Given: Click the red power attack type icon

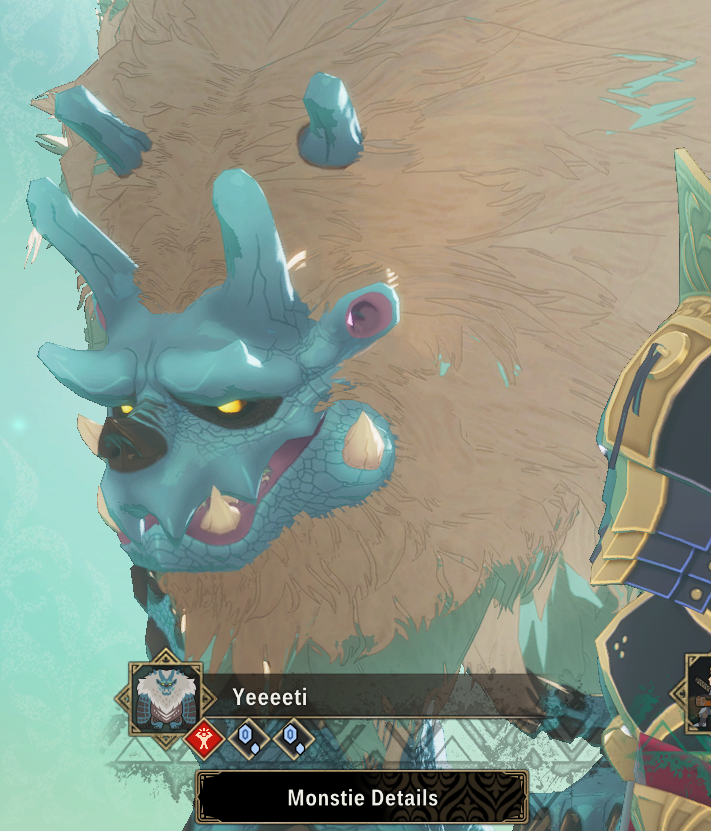Looking at the screenshot, I should click(x=203, y=739).
